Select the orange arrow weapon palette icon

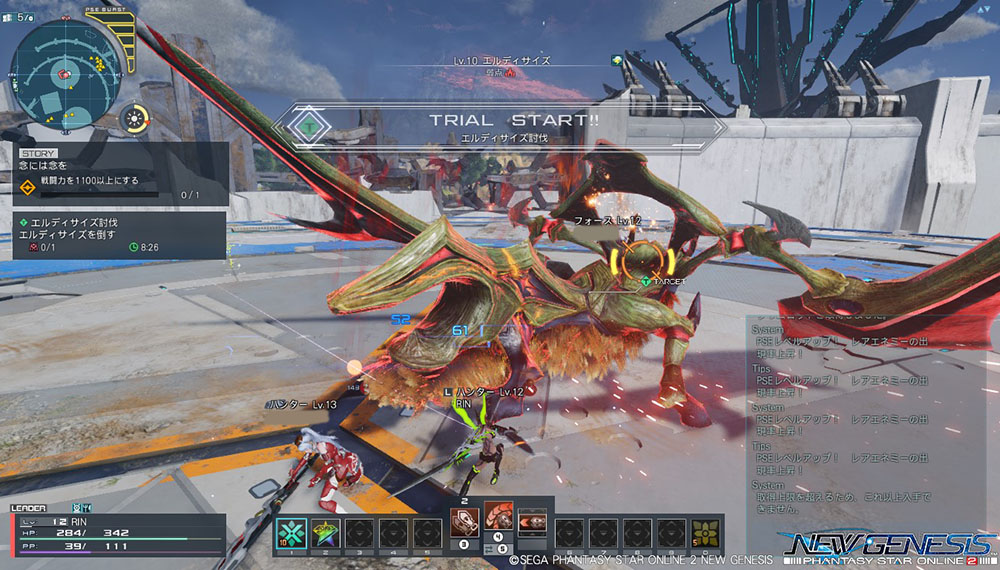coord(532,521)
